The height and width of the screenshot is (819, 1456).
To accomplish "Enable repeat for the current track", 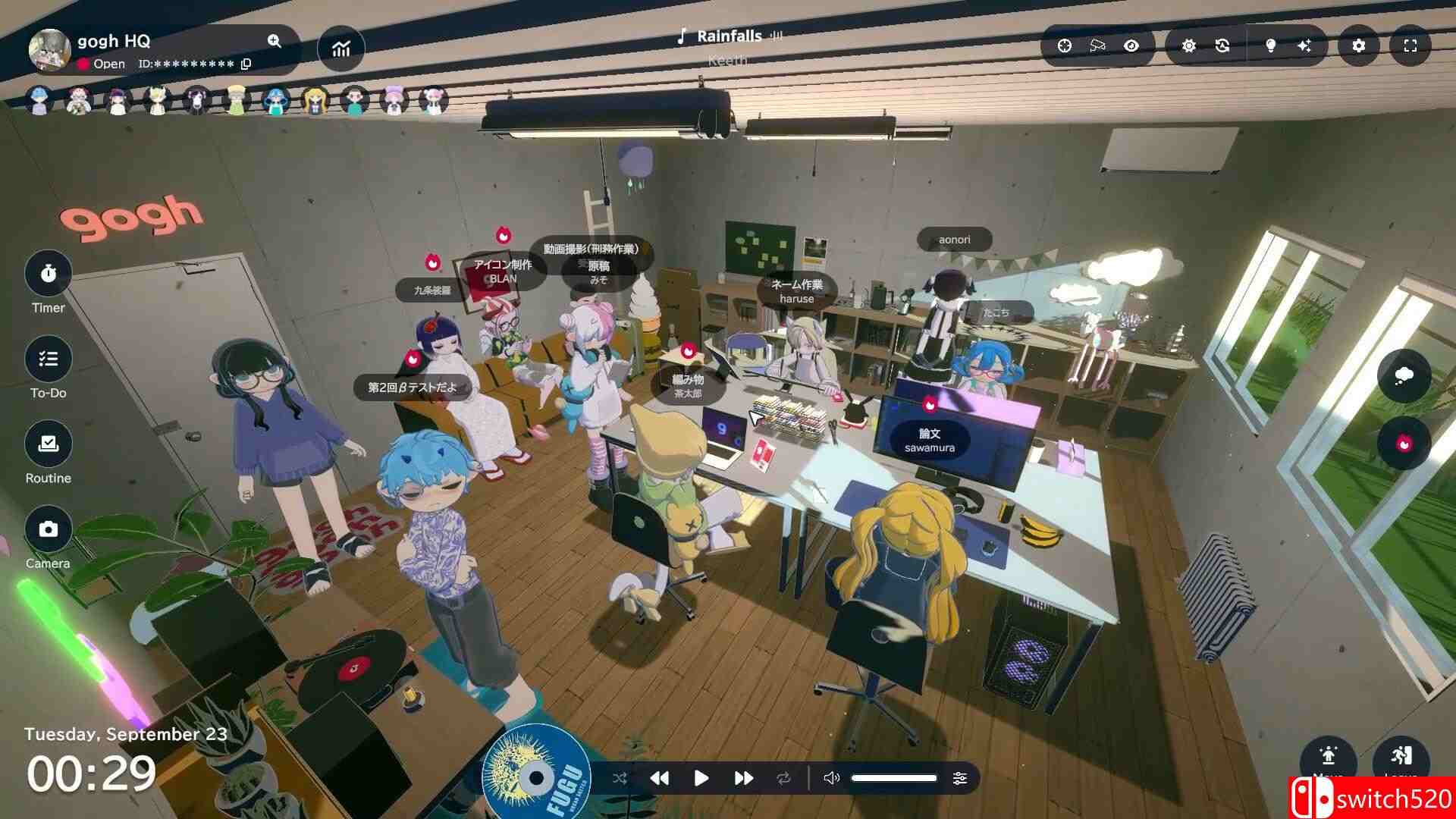I will pos(784,778).
